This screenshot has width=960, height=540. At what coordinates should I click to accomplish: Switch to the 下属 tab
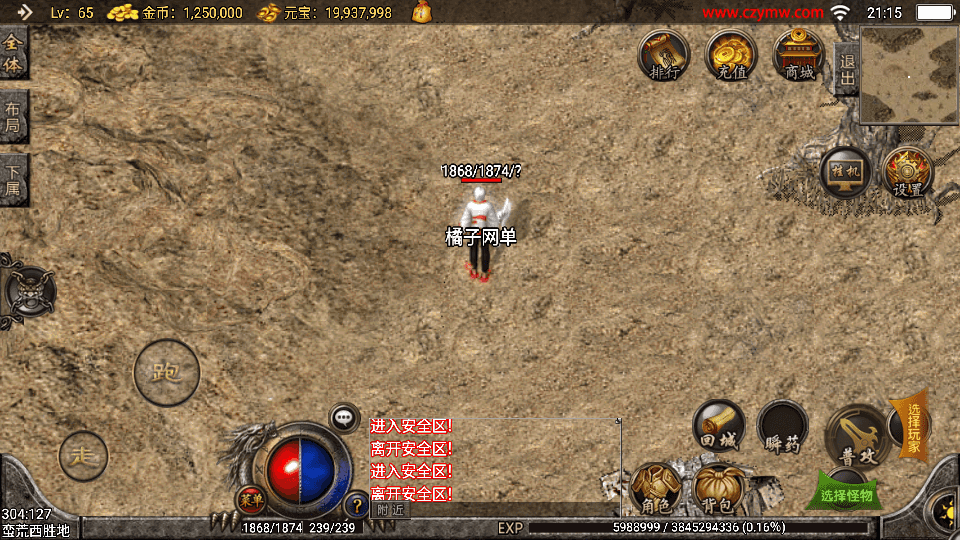pyautogui.click(x=13, y=181)
